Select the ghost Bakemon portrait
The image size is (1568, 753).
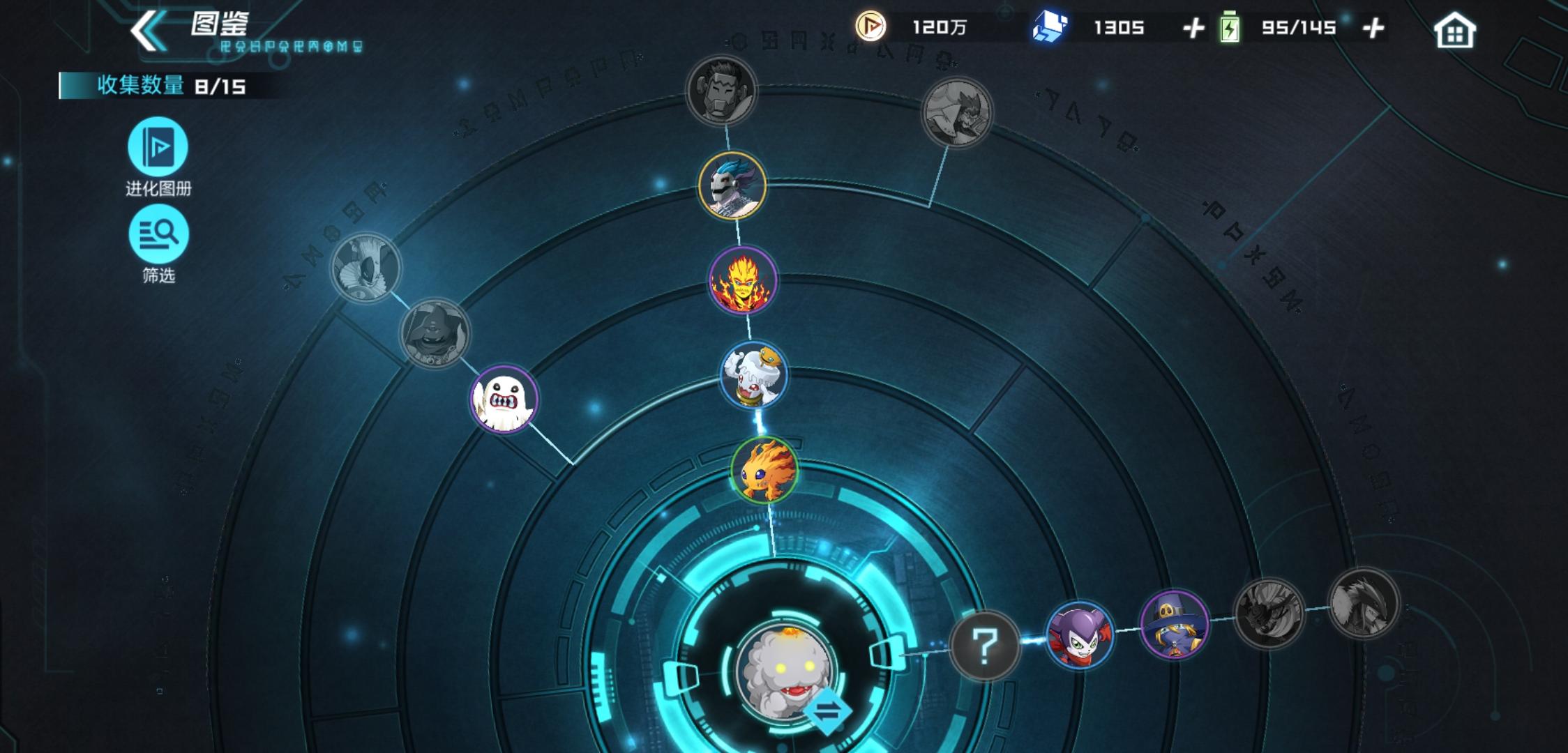tap(504, 402)
